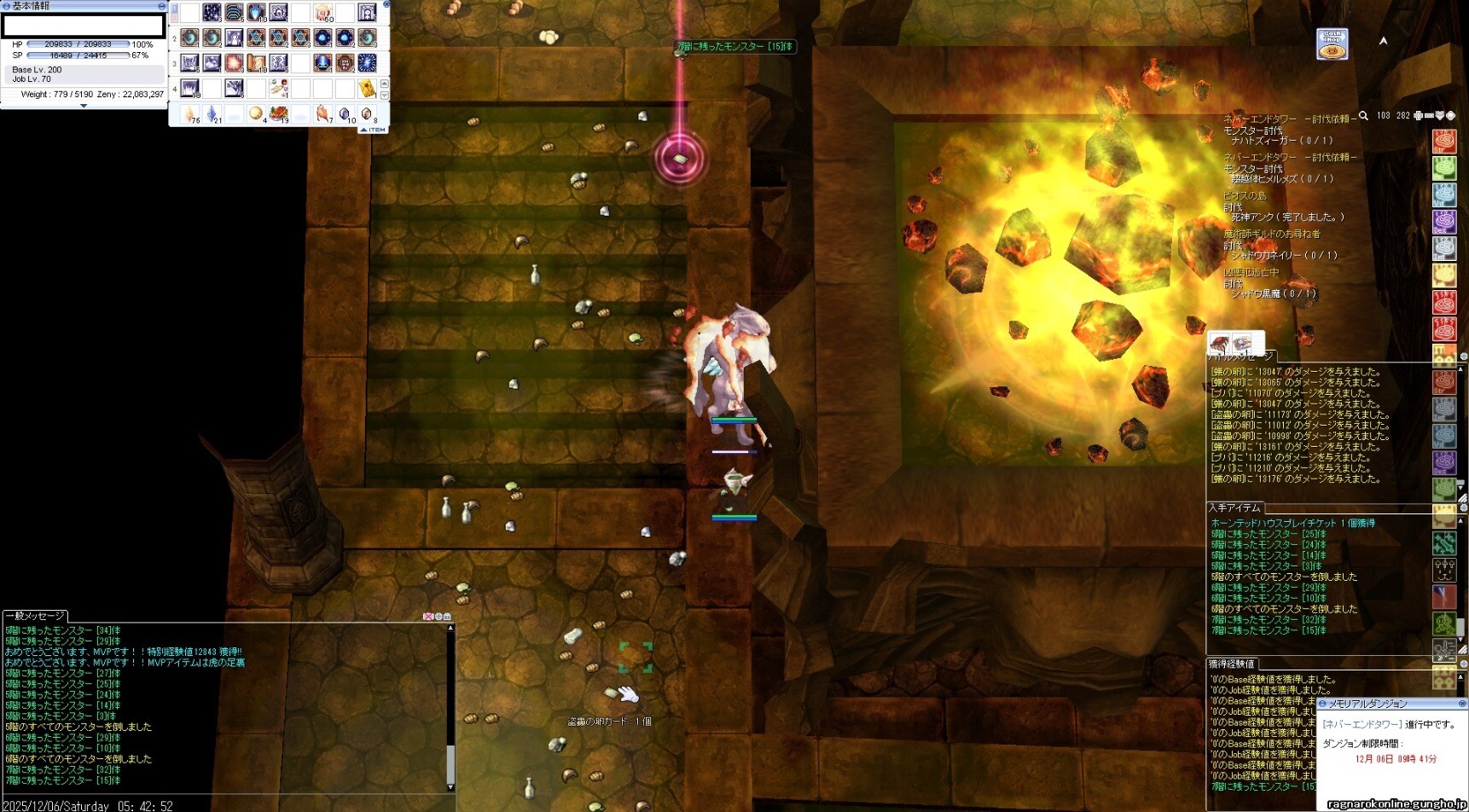Click the minimap magnifier search icon
Screen dimensions: 1469x812
[1363, 116]
